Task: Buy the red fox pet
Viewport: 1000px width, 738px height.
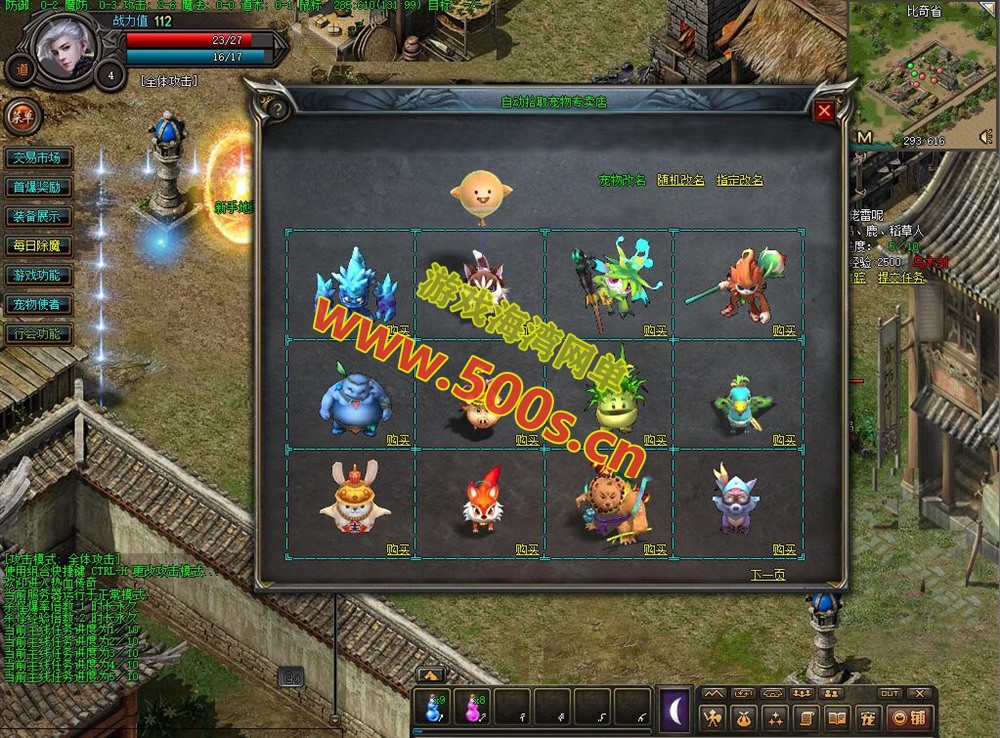Action: 527,550
